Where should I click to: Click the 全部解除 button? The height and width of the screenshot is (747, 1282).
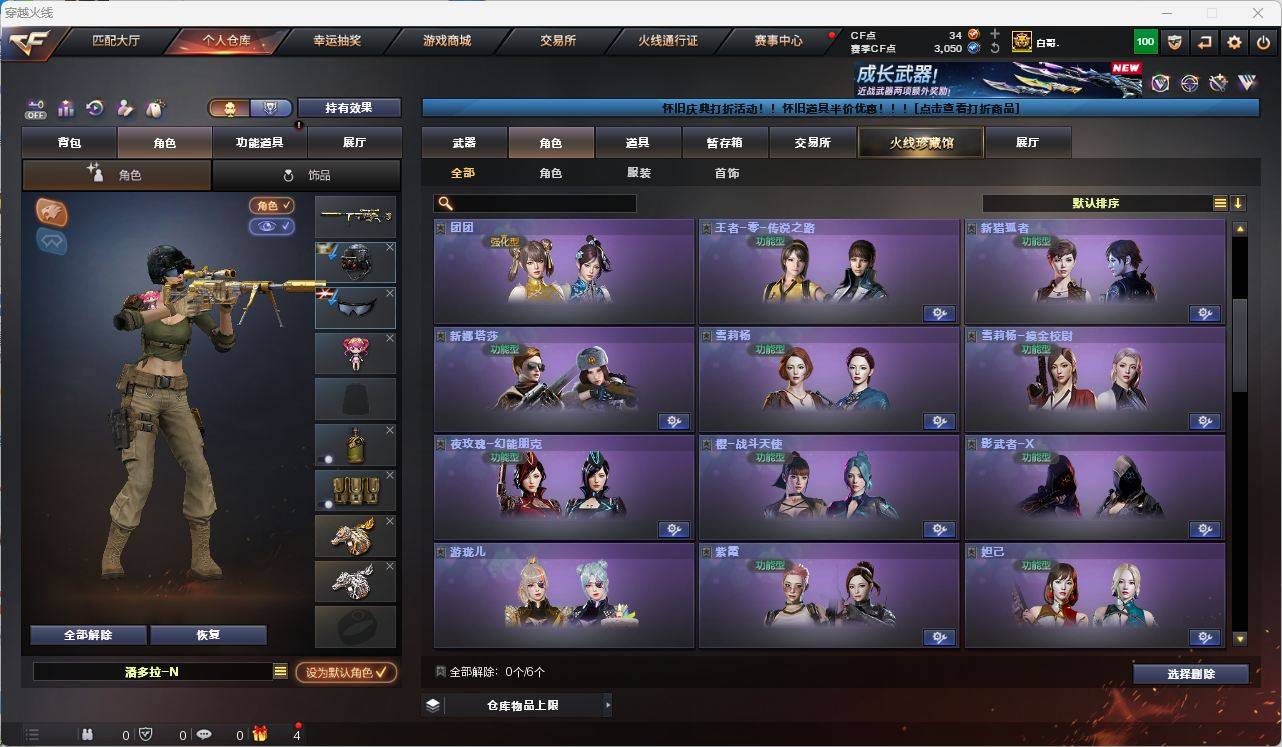pos(87,634)
